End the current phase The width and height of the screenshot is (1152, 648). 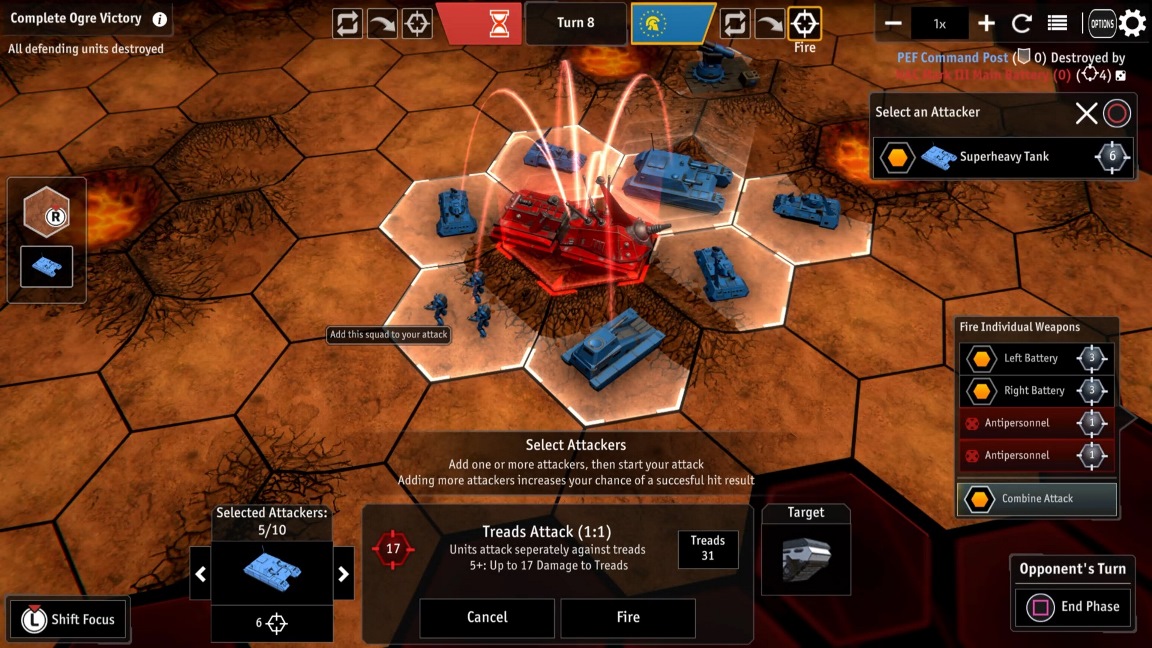click(x=1075, y=606)
